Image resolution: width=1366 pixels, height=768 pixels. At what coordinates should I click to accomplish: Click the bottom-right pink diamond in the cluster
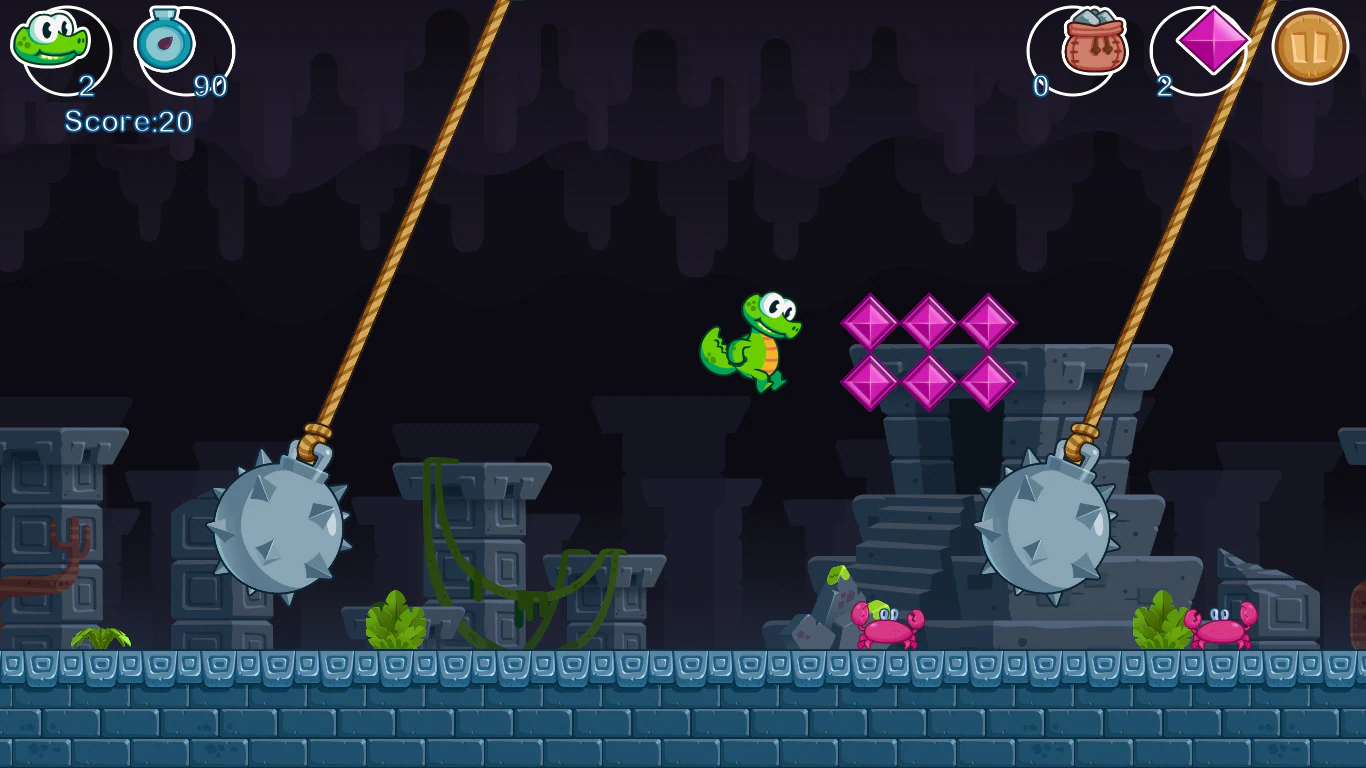(x=988, y=382)
